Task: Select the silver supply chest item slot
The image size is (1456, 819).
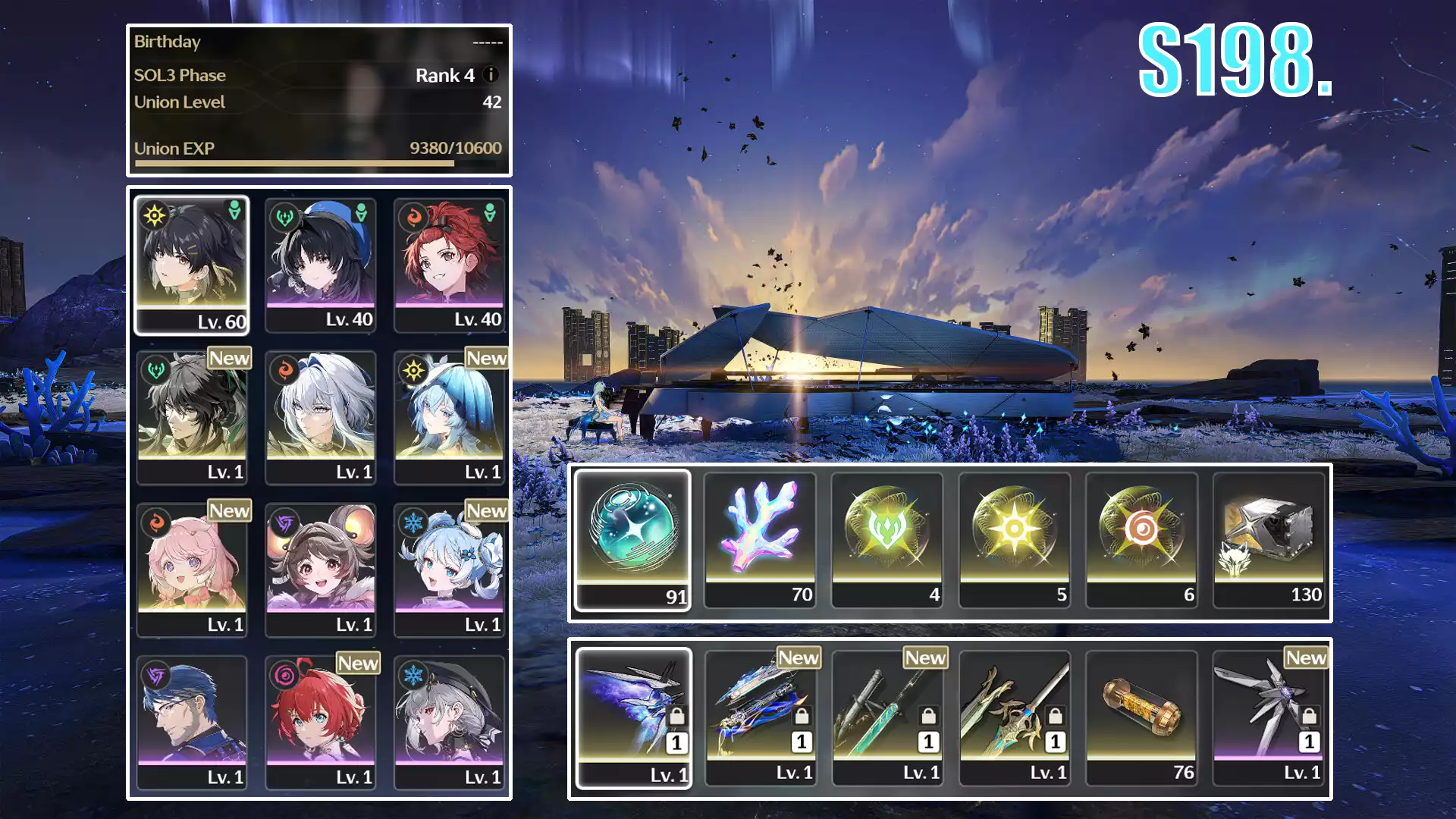Action: (1269, 540)
